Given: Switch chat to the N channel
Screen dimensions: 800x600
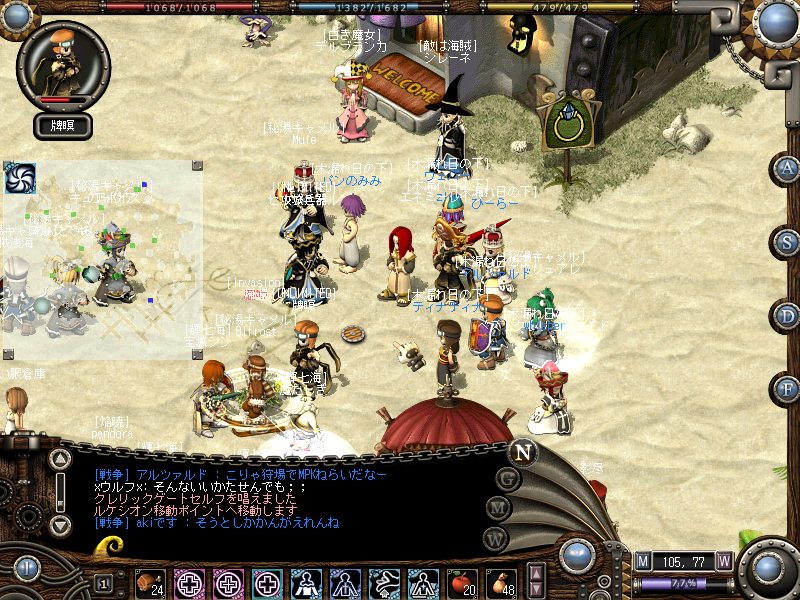Looking at the screenshot, I should coord(521,451).
